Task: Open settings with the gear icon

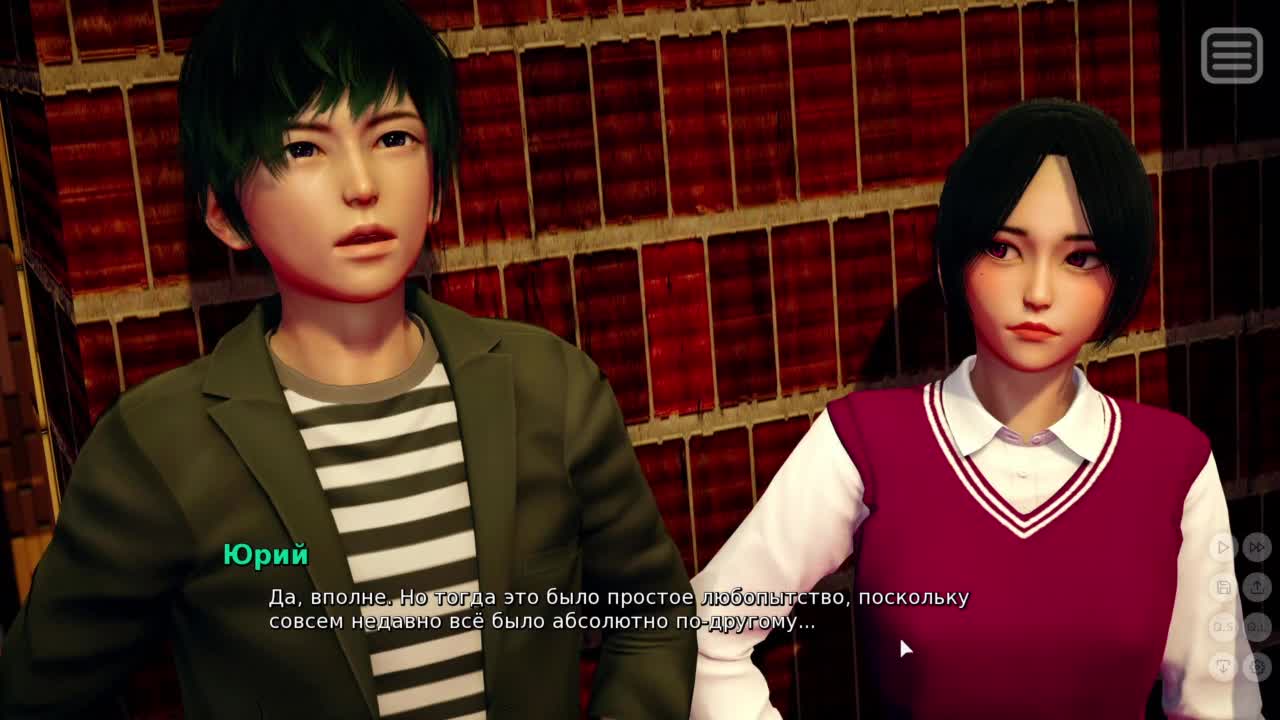Action: 1257,667
